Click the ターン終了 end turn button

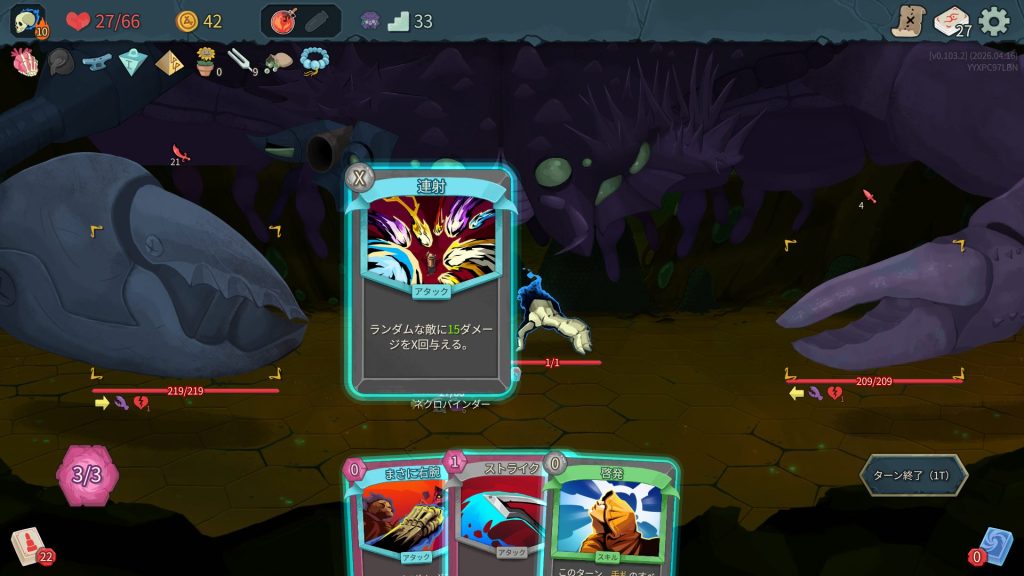click(913, 475)
